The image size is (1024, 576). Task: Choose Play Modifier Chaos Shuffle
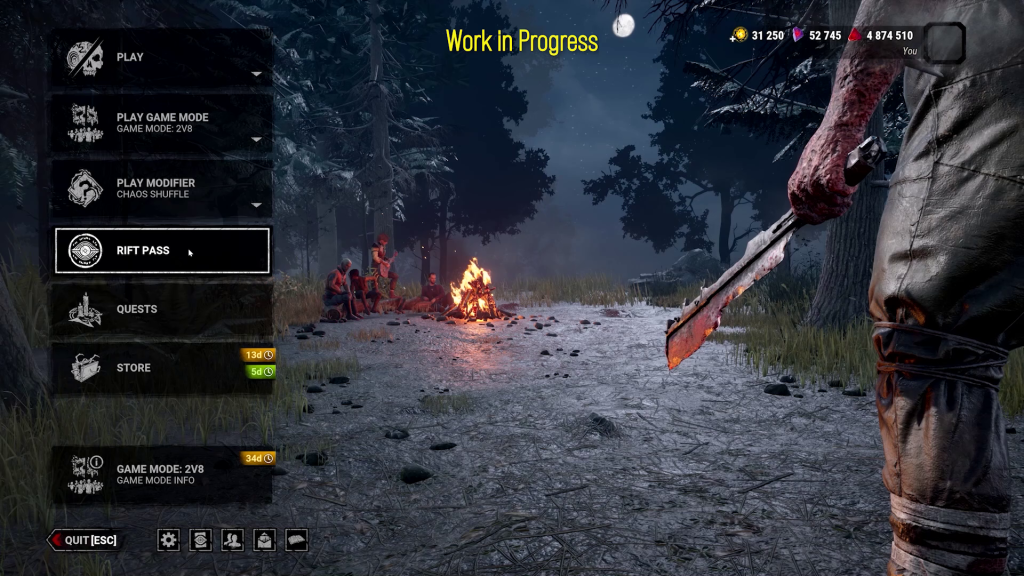click(162, 188)
